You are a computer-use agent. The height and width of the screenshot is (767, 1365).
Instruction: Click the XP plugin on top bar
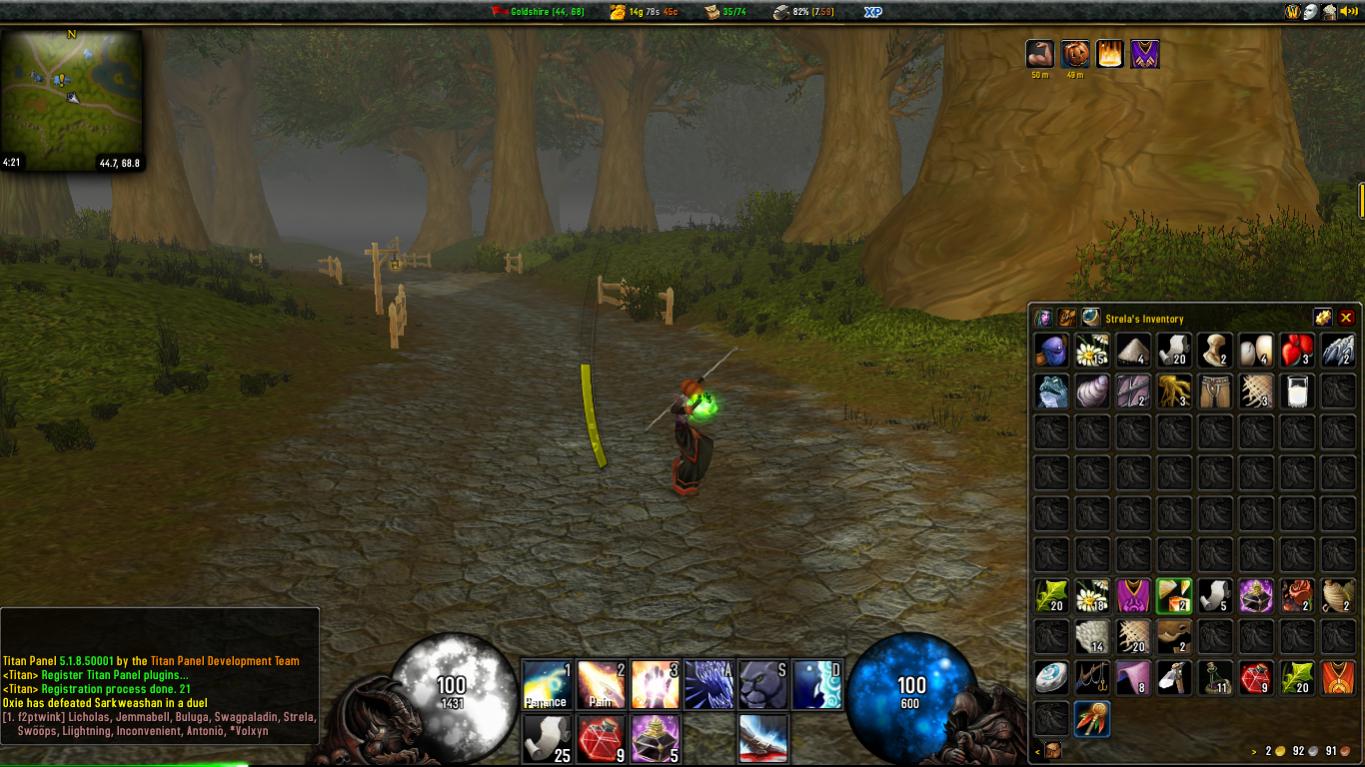pos(872,12)
